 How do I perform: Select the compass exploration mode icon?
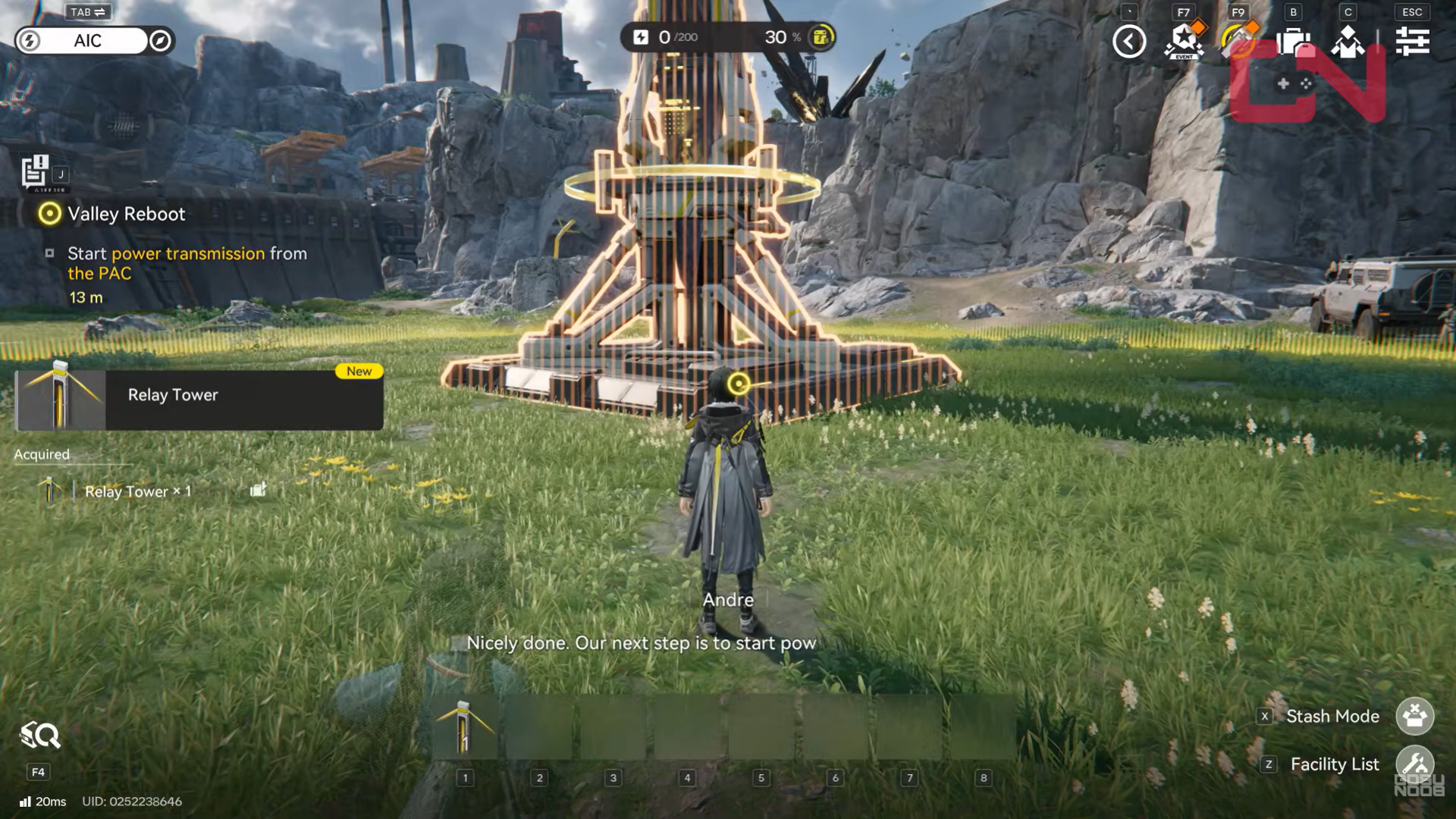coord(160,41)
